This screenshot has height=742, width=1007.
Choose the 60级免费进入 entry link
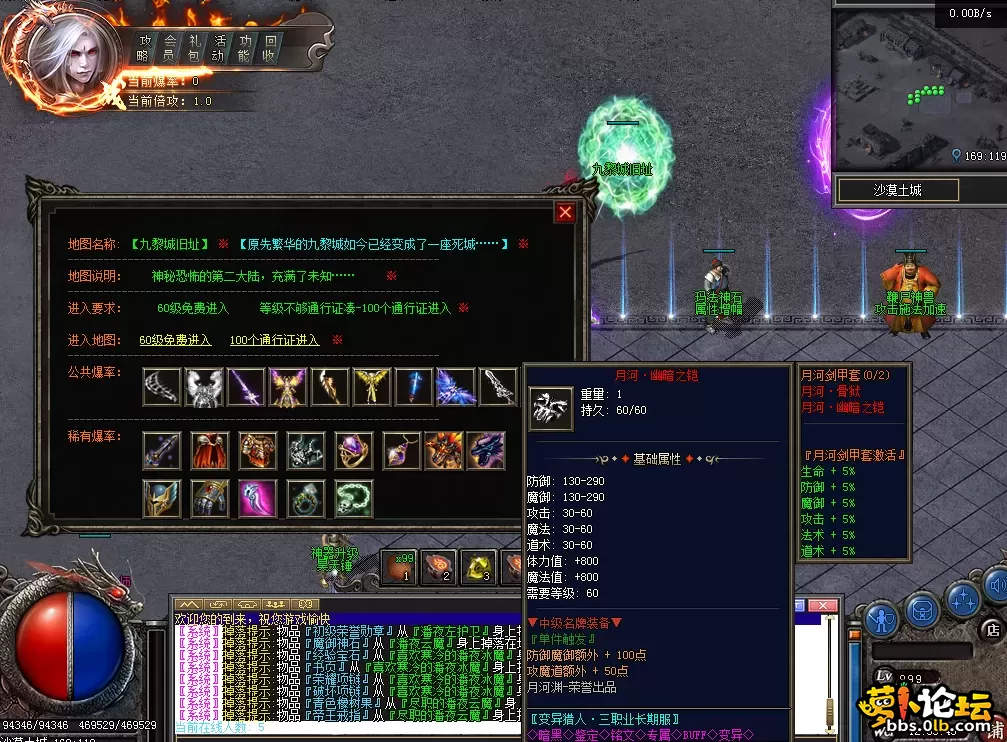[175, 340]
